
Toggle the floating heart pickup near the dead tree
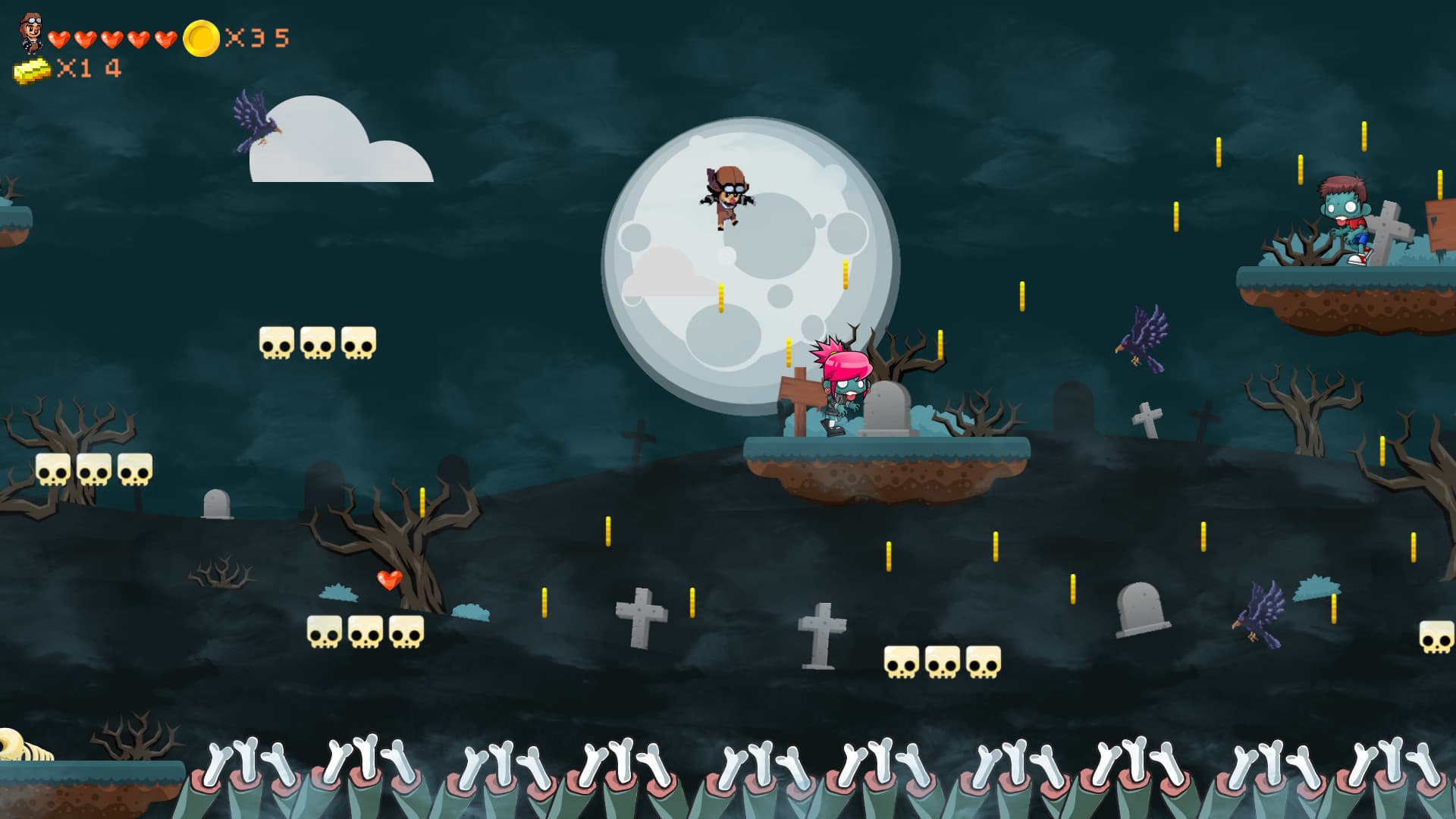click(x=388, y=580)
